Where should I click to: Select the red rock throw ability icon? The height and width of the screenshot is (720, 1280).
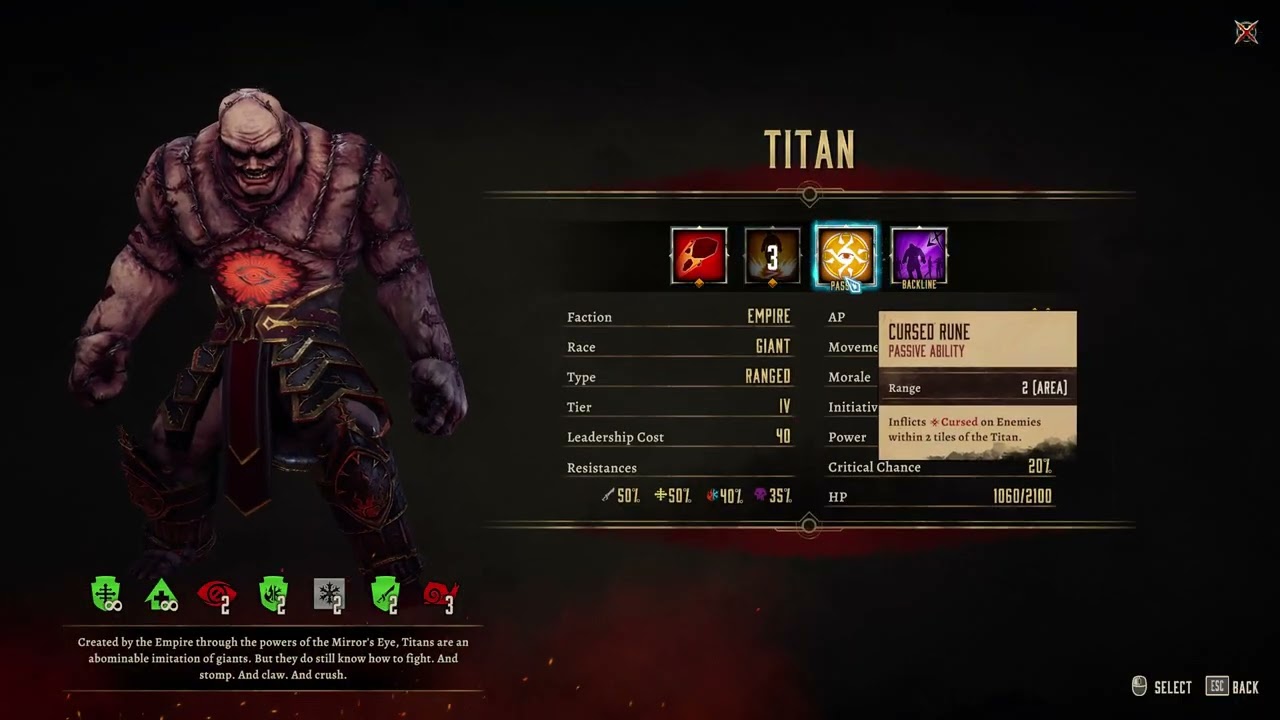699,256
